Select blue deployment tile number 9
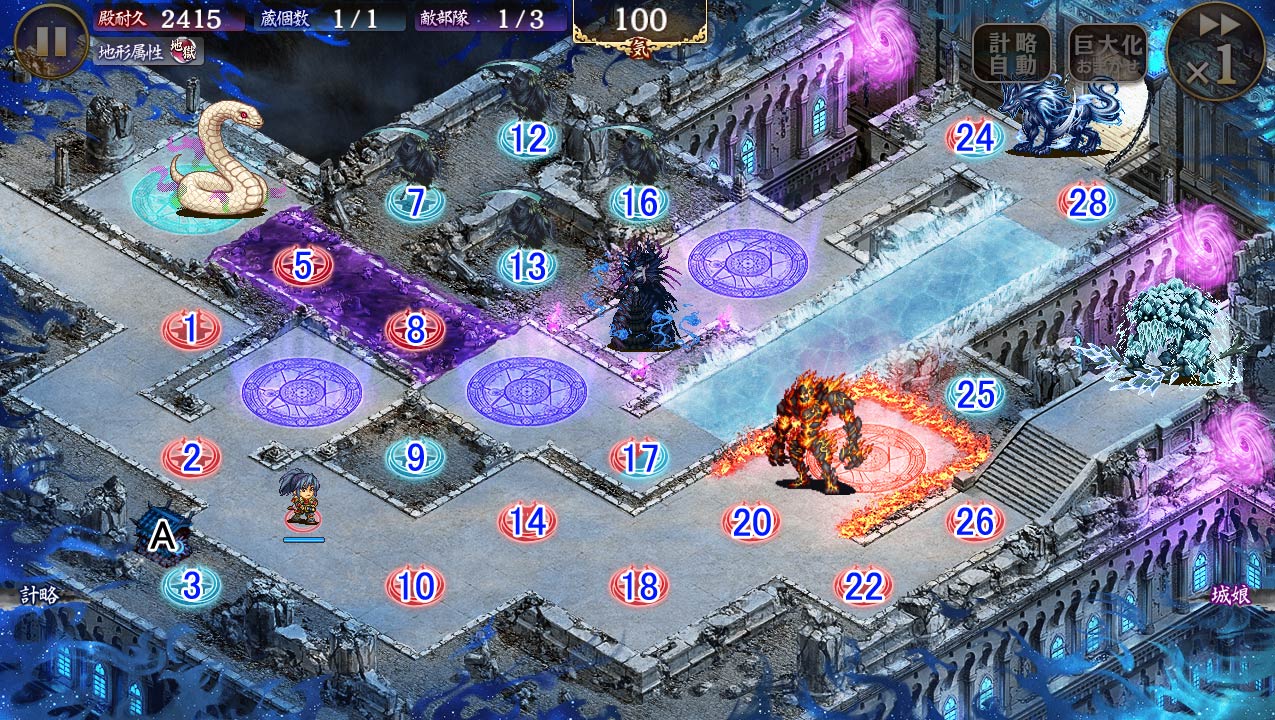This screenshot has width=1275, height=720. (415, 458)
